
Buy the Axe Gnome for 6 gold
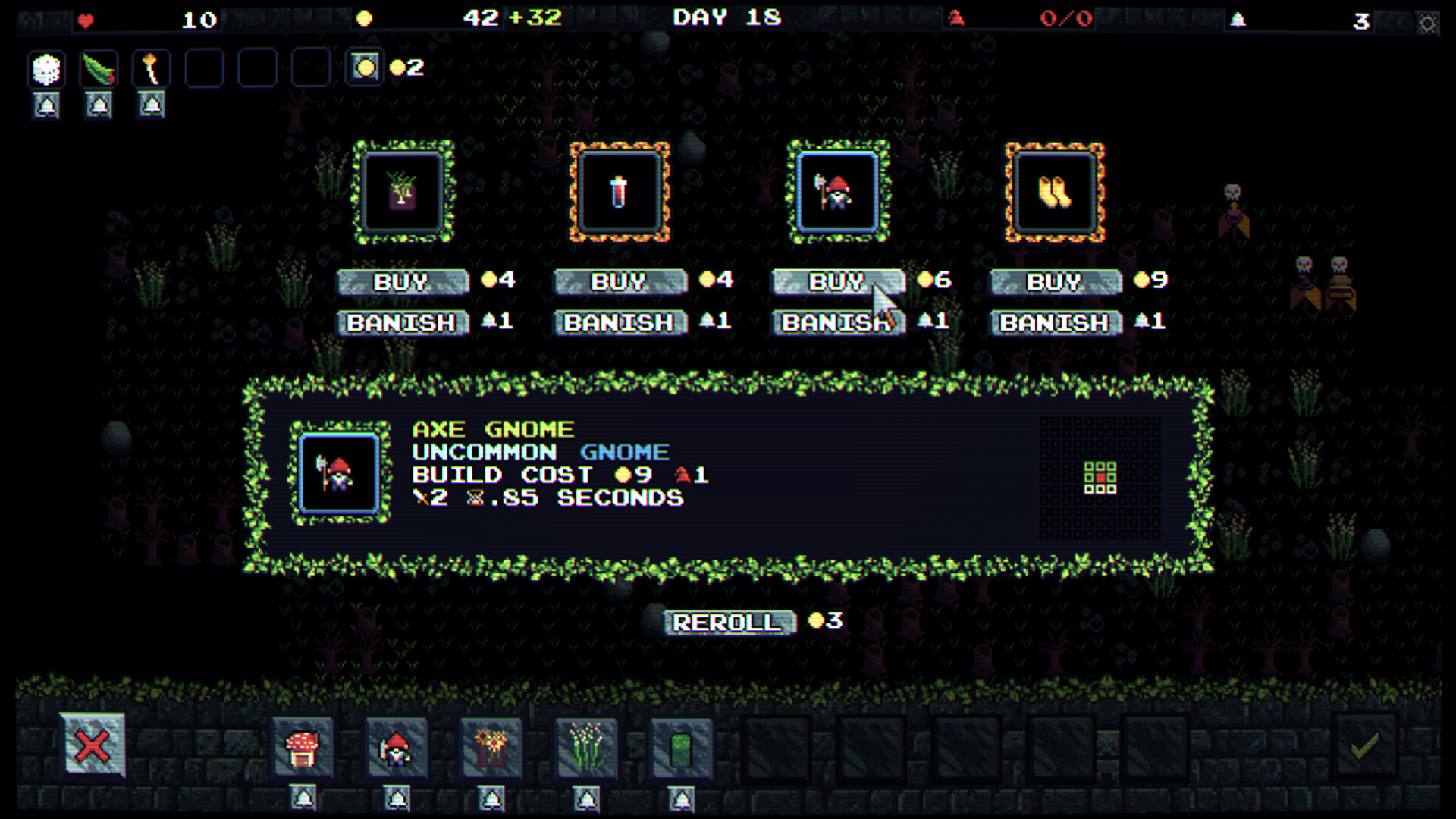pos(836,281)
